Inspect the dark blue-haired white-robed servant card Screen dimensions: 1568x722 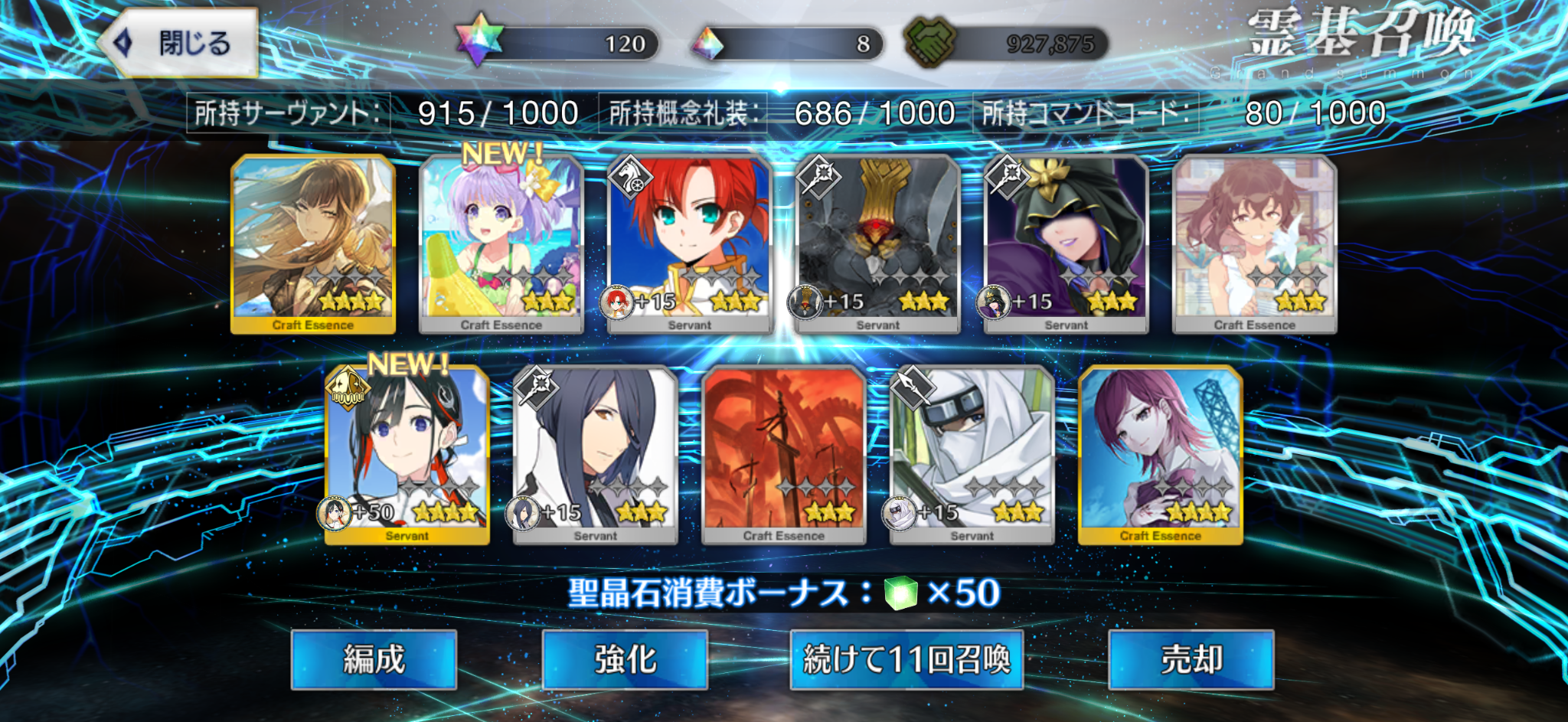click(x=596, y=455)
